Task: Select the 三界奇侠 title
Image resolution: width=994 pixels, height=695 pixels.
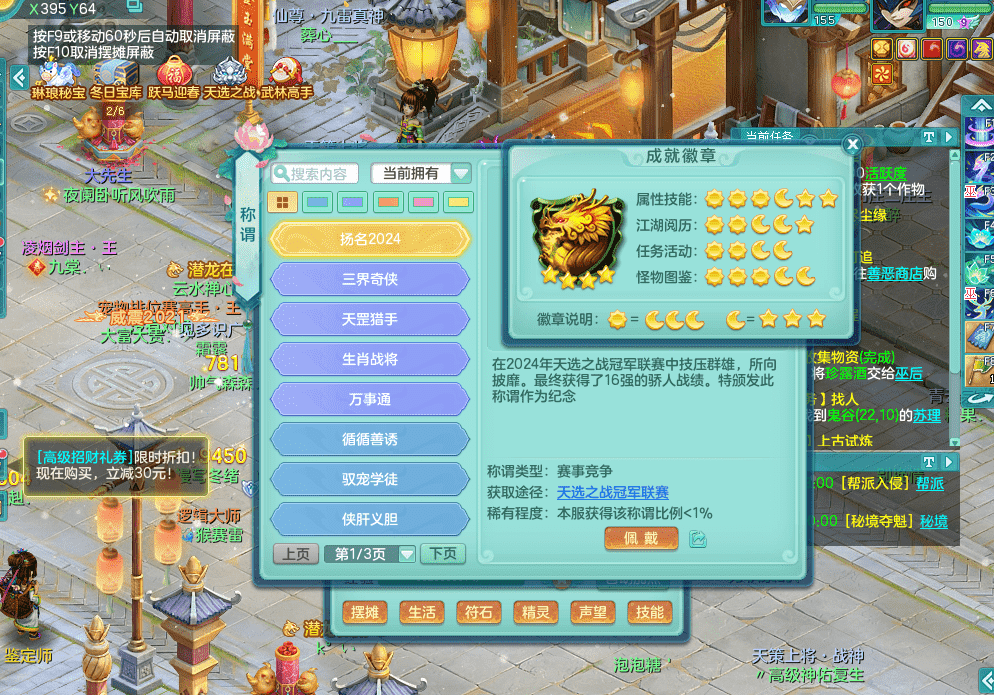Action: [x=370, y=279]
